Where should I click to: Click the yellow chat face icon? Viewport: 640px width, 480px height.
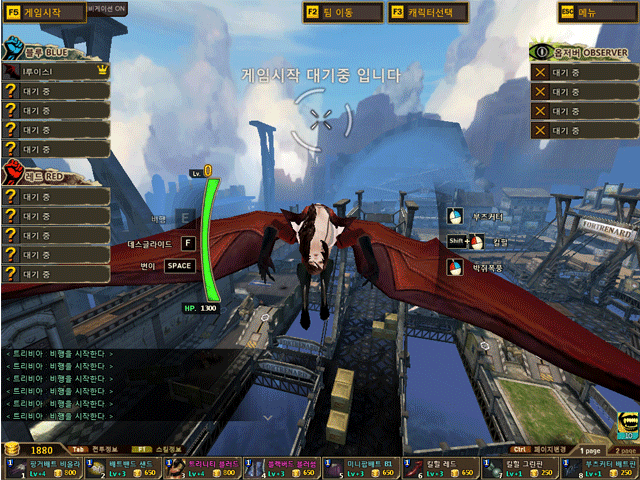pyautogui.click(x=627, y=425)
